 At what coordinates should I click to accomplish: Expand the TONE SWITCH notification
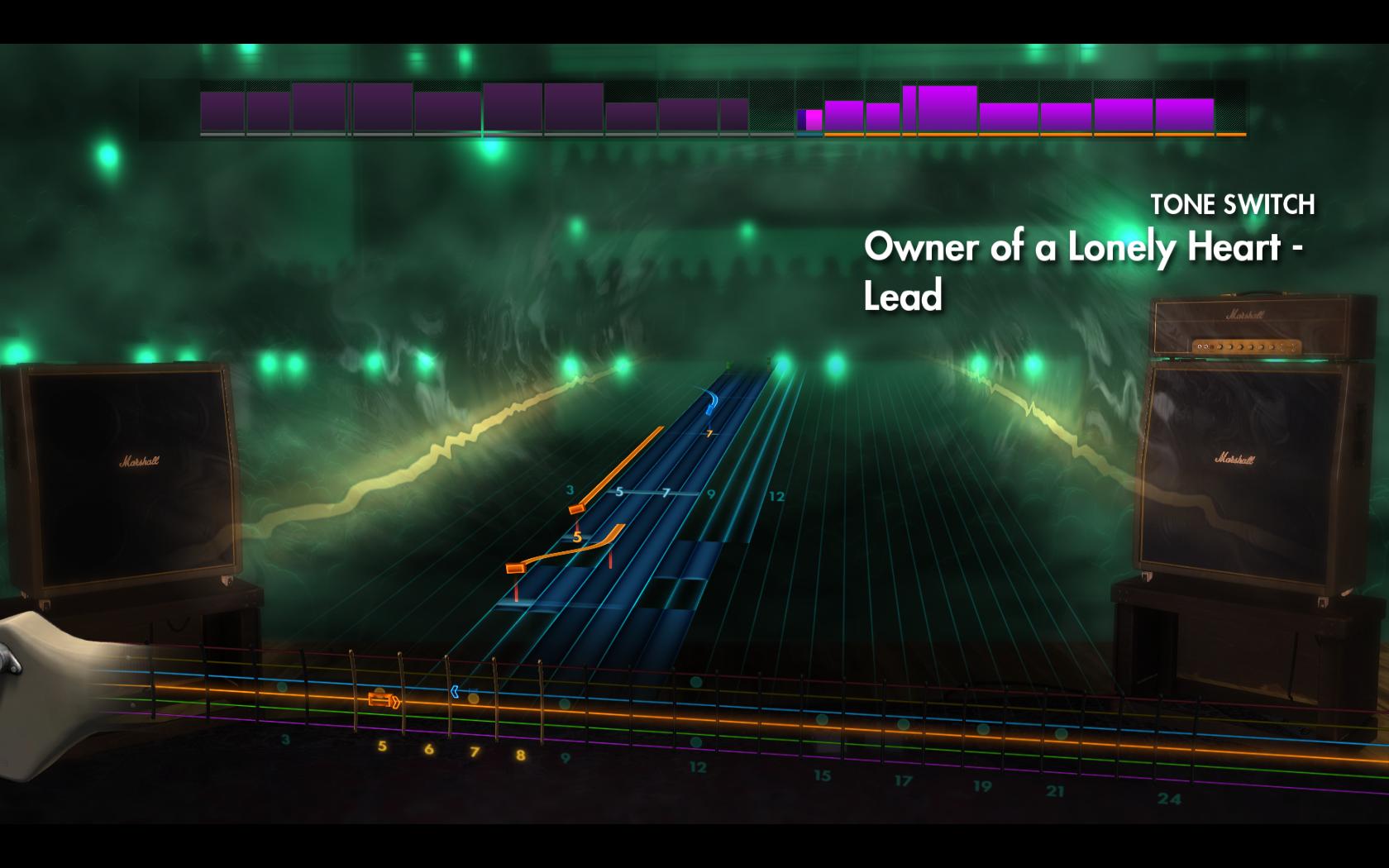coord(1234,203)
